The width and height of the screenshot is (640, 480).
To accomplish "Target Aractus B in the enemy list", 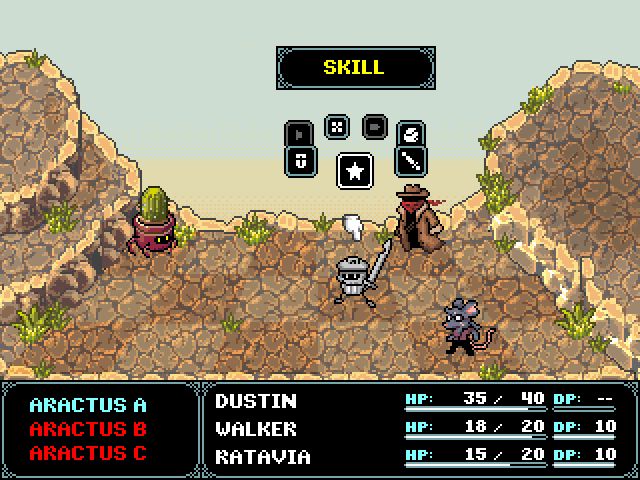I will pyautogui.click(x=88, y=429).
